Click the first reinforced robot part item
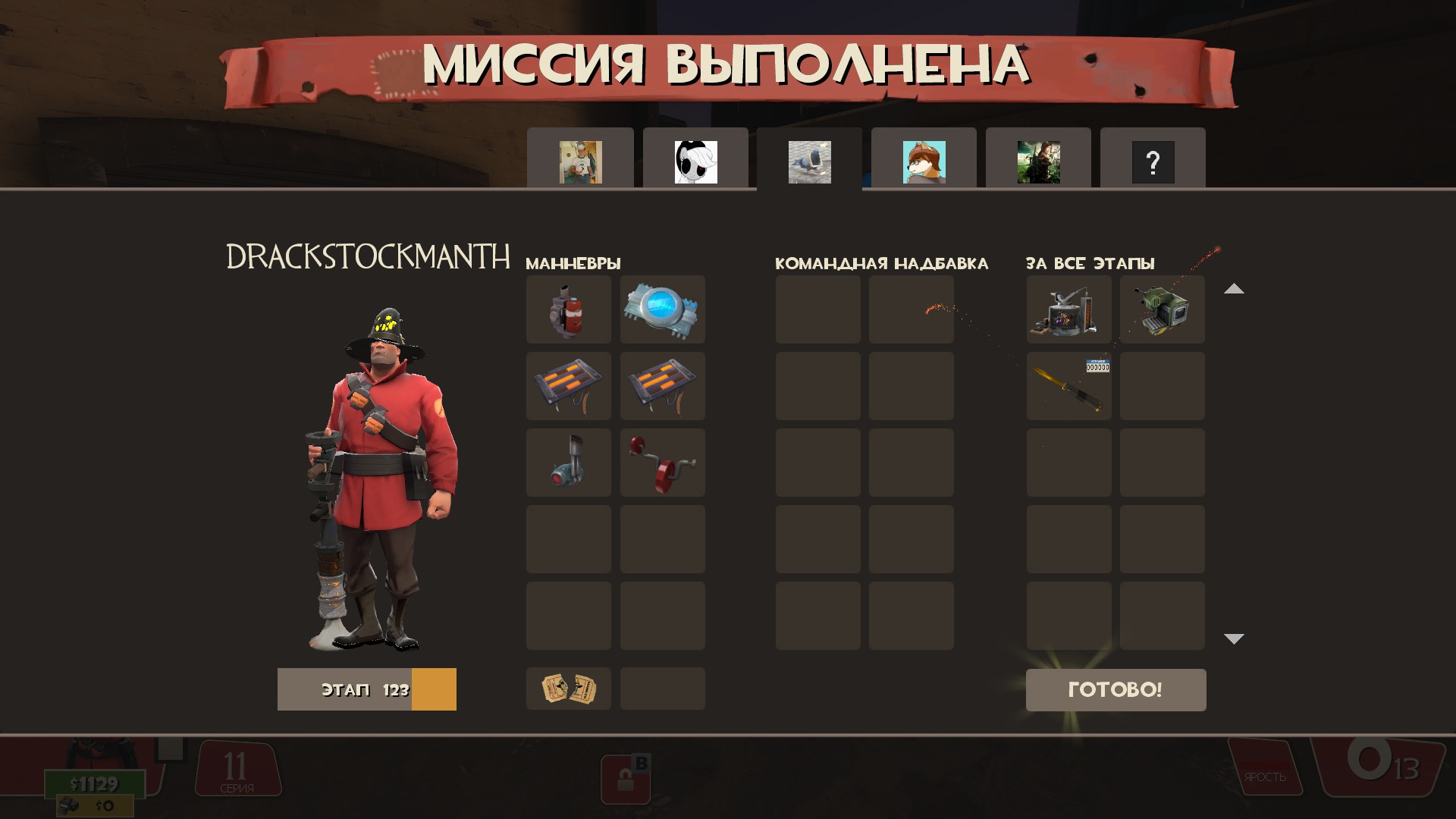Viewport: 1456px width, 819px height. click(x=568, y=386)
